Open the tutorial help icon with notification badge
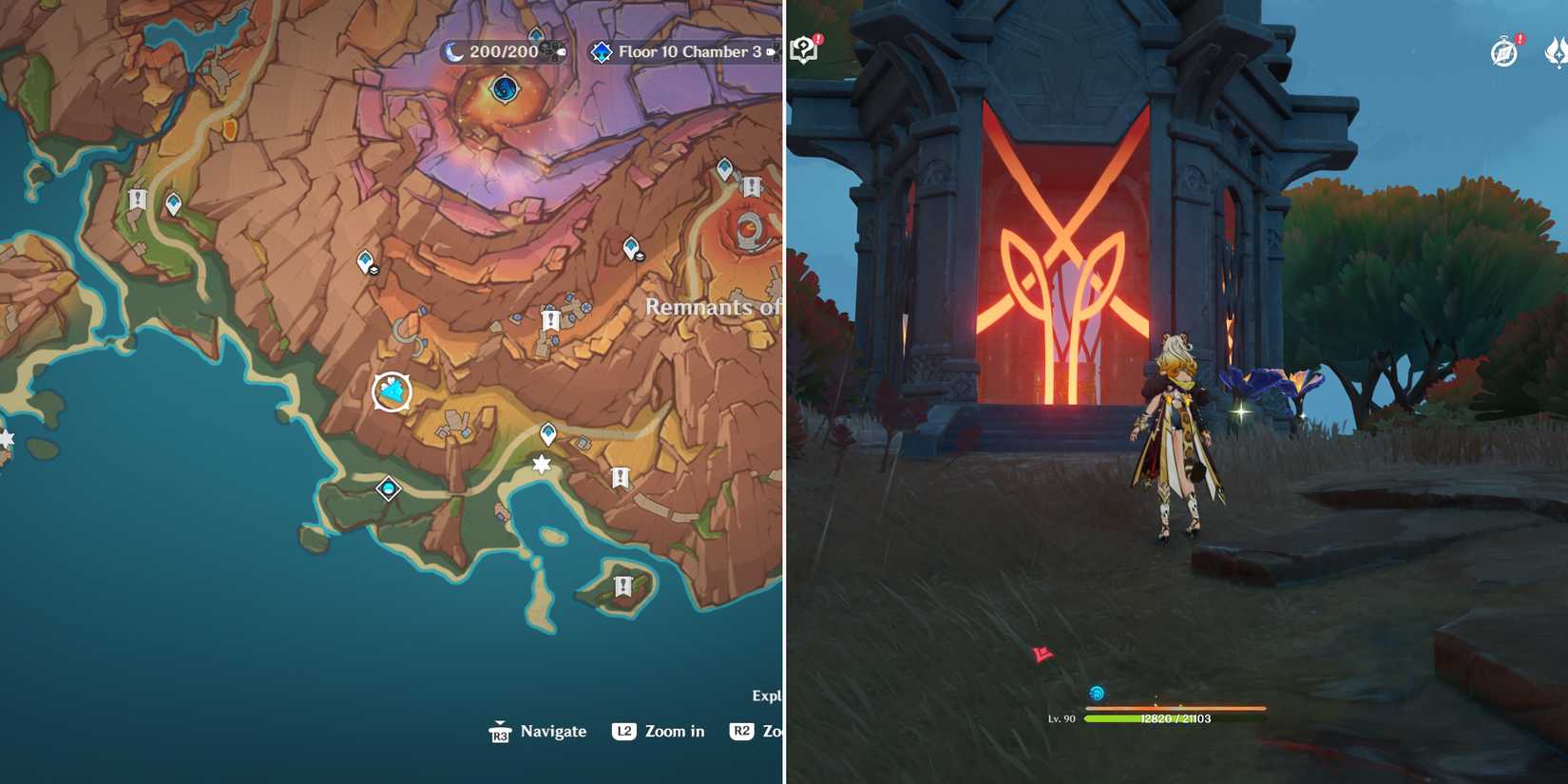This screenshot has height=784, width=1568. [x=803, y=47]
